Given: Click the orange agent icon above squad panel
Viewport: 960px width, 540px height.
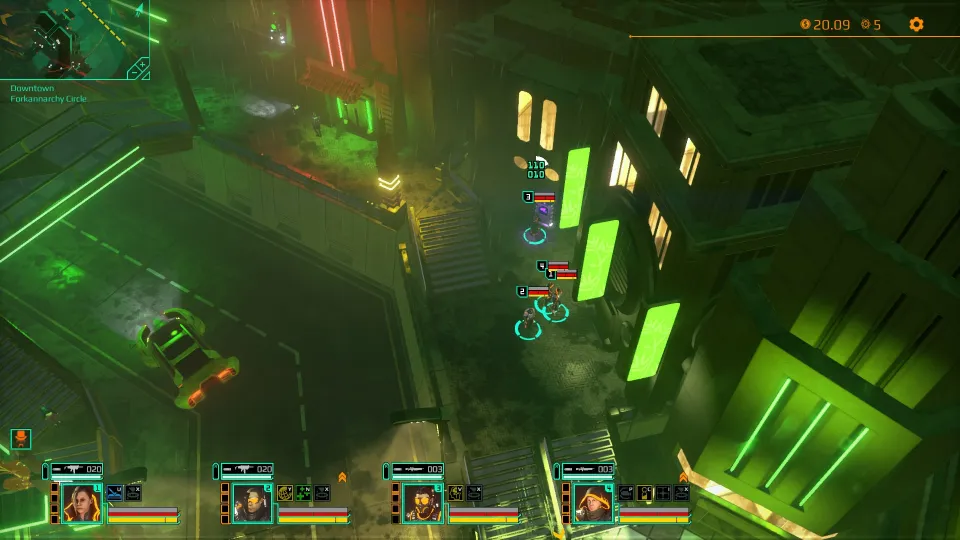Looking at the screenshot, I should pyautogui.click(x=21, y=439).
